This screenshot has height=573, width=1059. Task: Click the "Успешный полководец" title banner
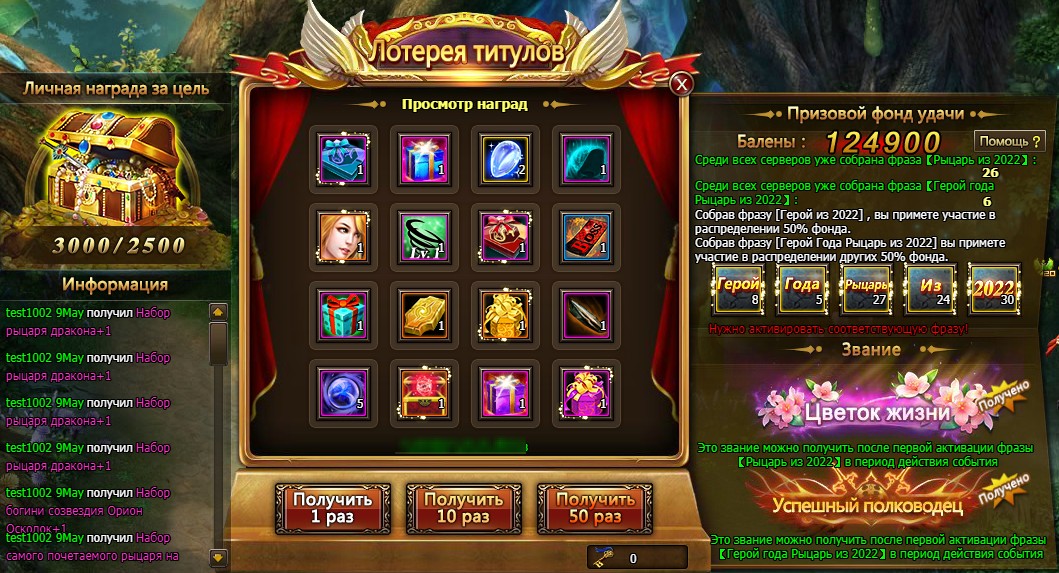click(x=868, y=503)
